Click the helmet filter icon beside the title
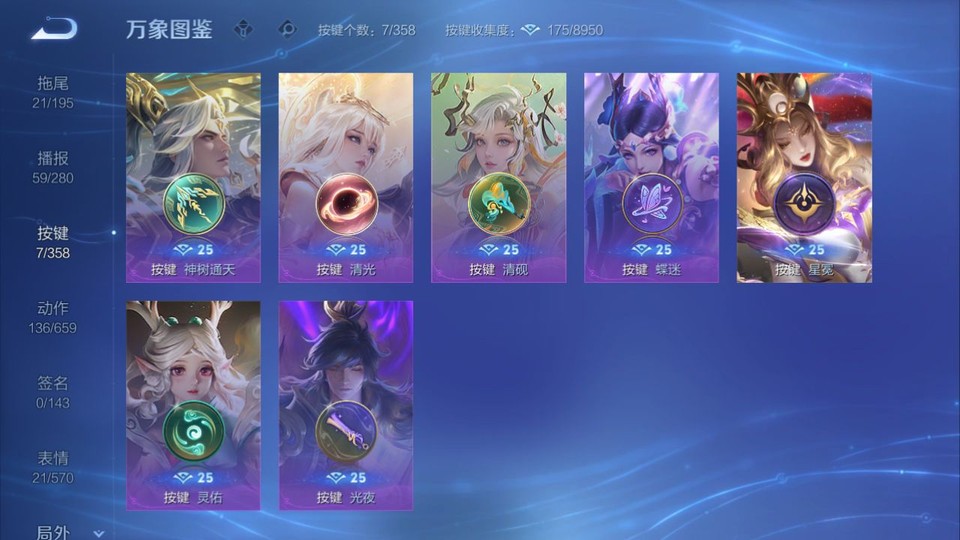960x540 pixels. (243, 30)
